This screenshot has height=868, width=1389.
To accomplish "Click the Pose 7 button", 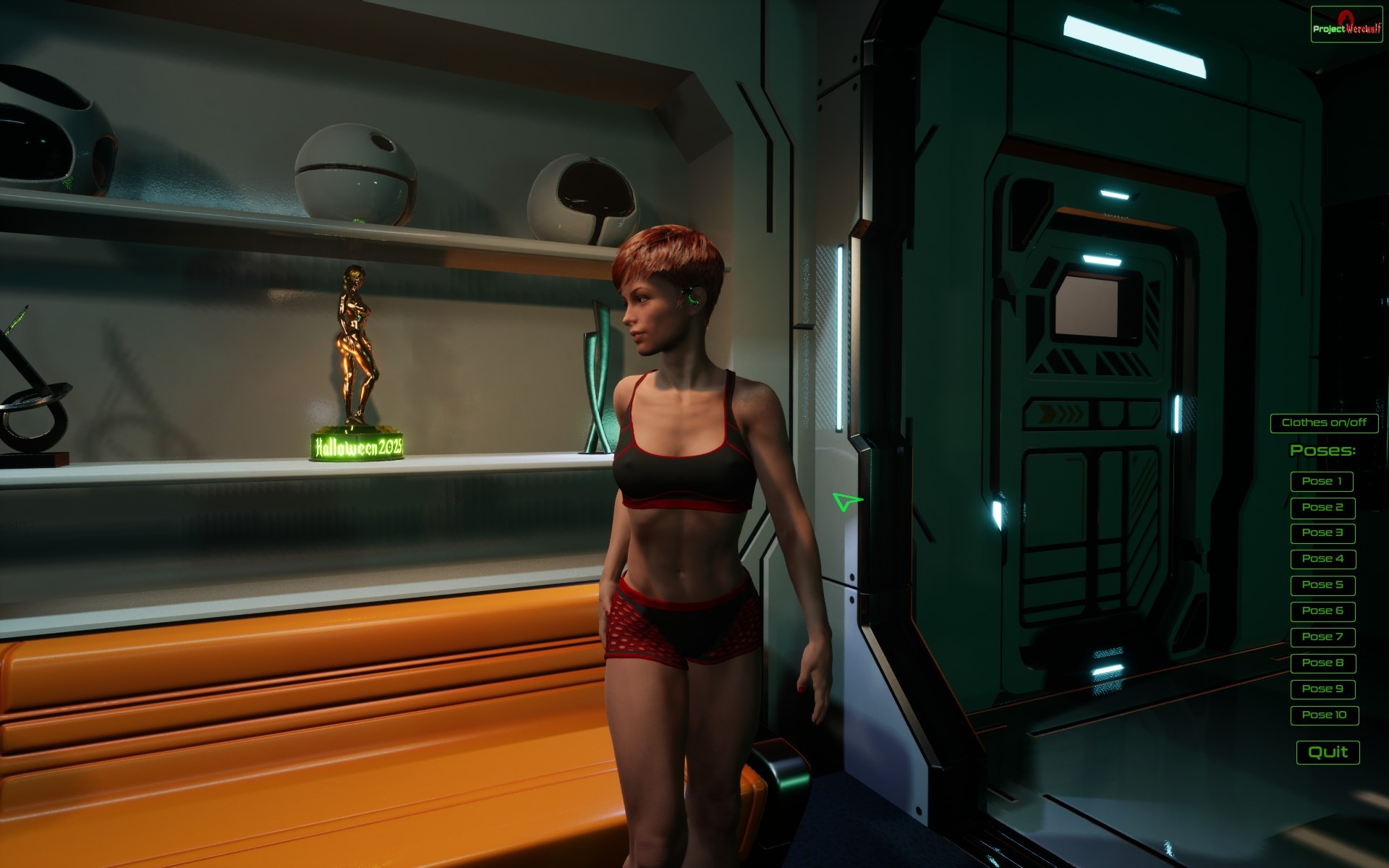I will (1322, 637).
